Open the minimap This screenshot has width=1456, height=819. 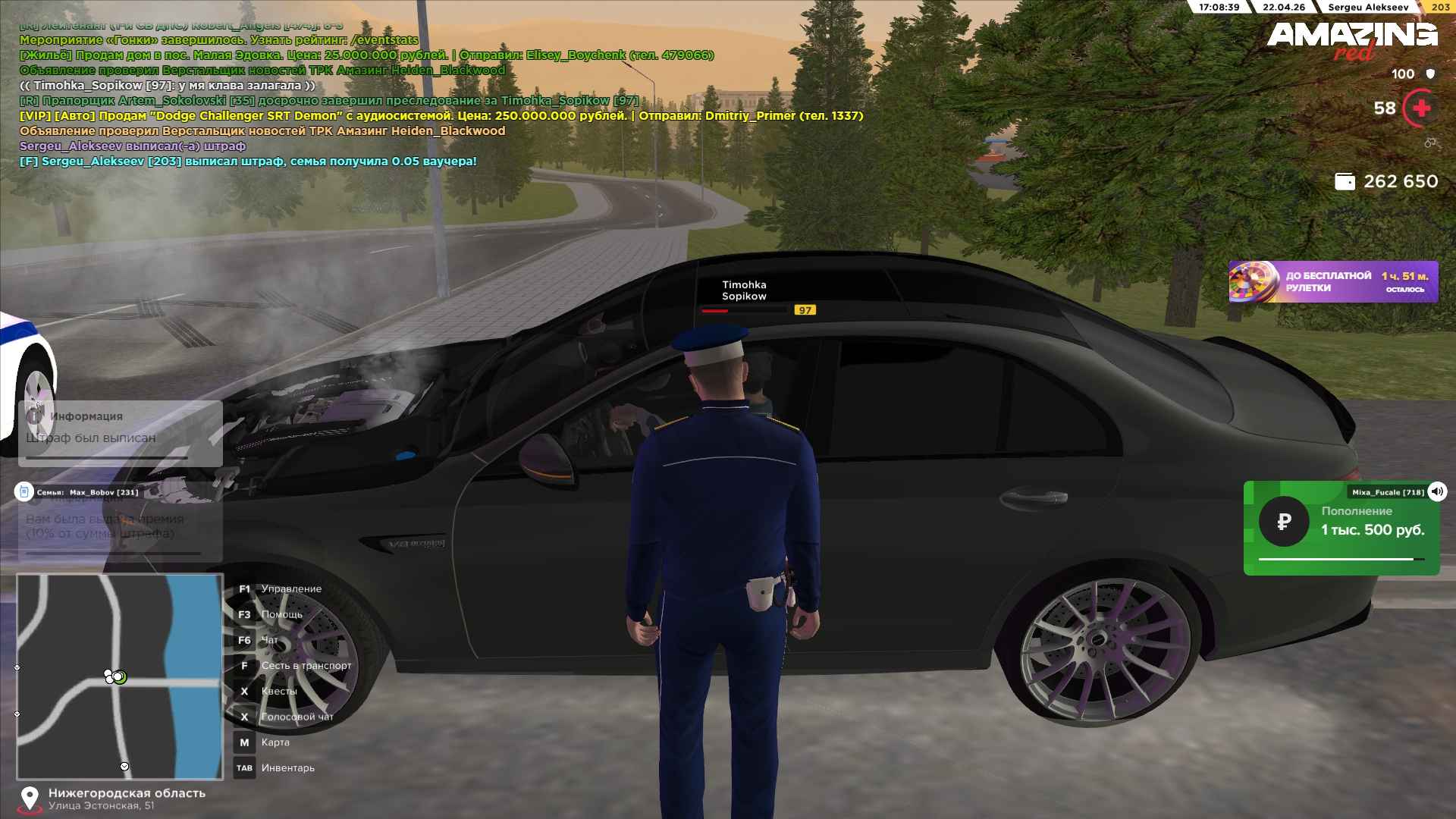point(120,676)
